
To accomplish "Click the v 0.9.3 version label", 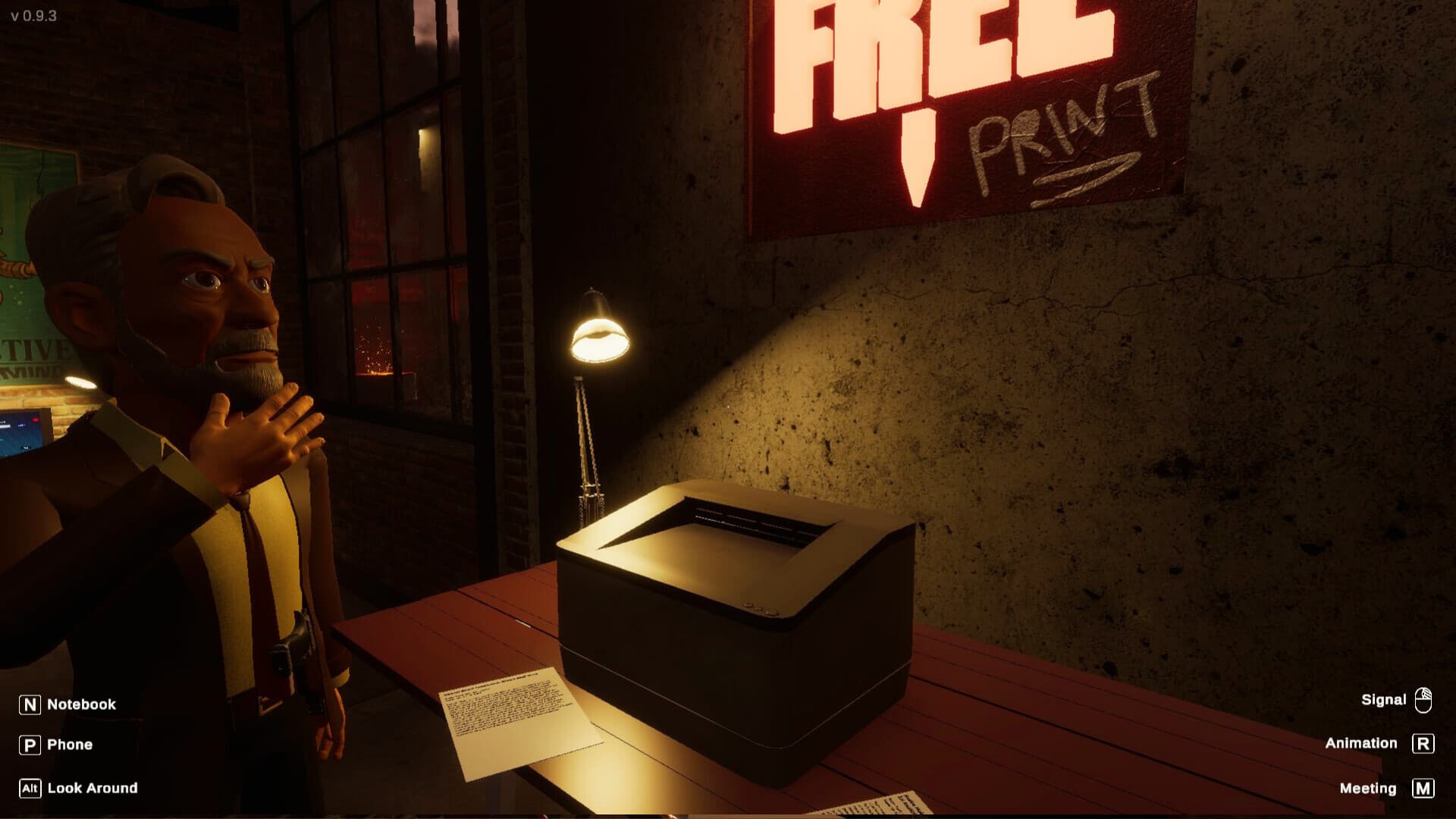I will (34, 14).
